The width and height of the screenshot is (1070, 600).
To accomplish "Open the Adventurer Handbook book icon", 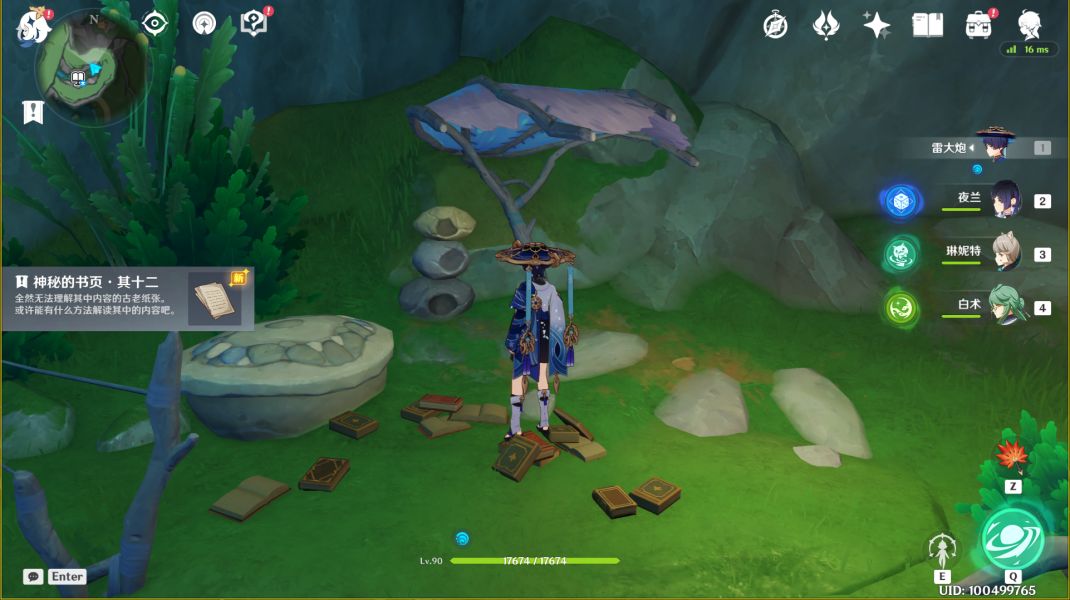I will 928,25.
